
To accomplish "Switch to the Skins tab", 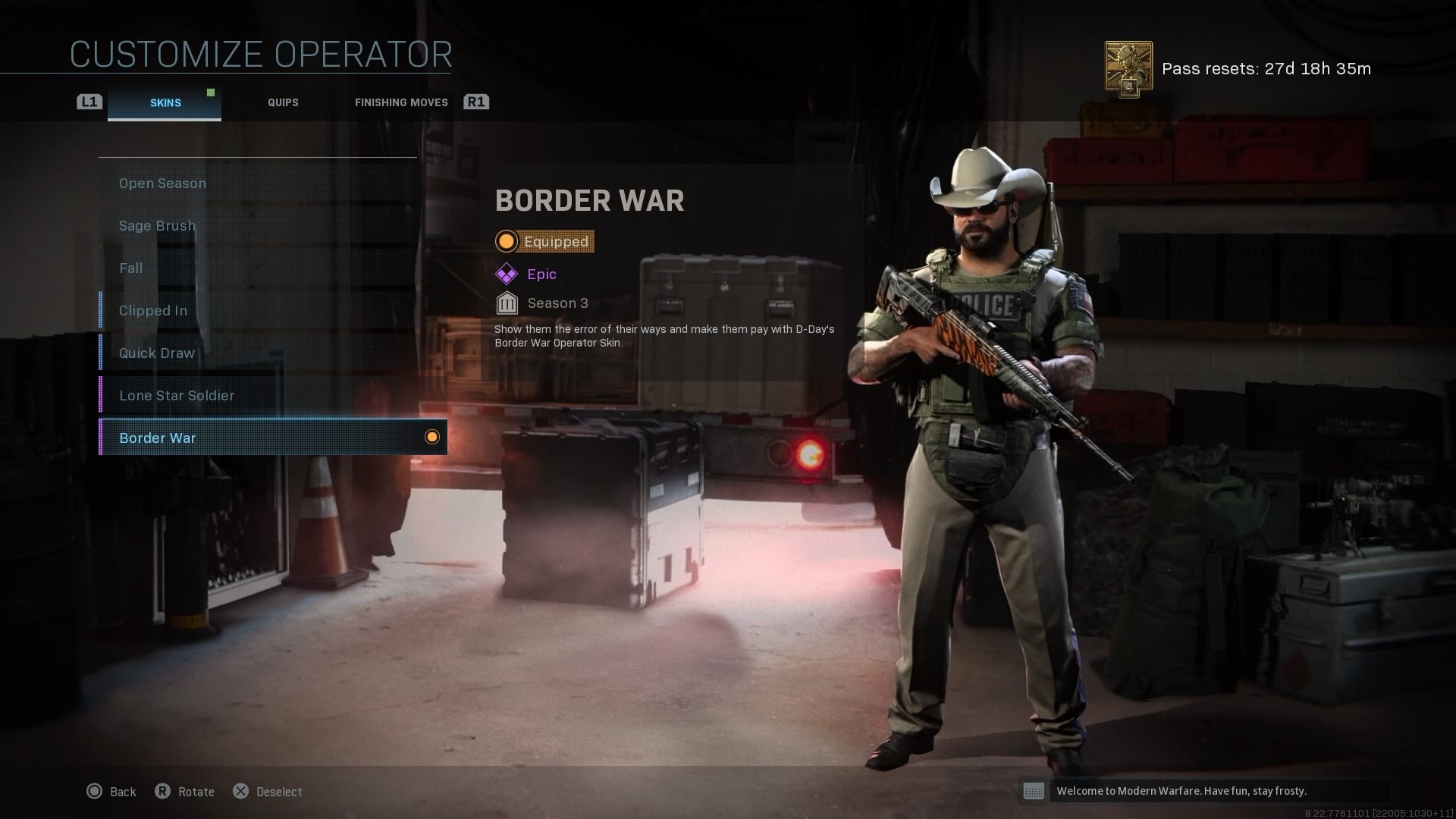I will (165, 103).
